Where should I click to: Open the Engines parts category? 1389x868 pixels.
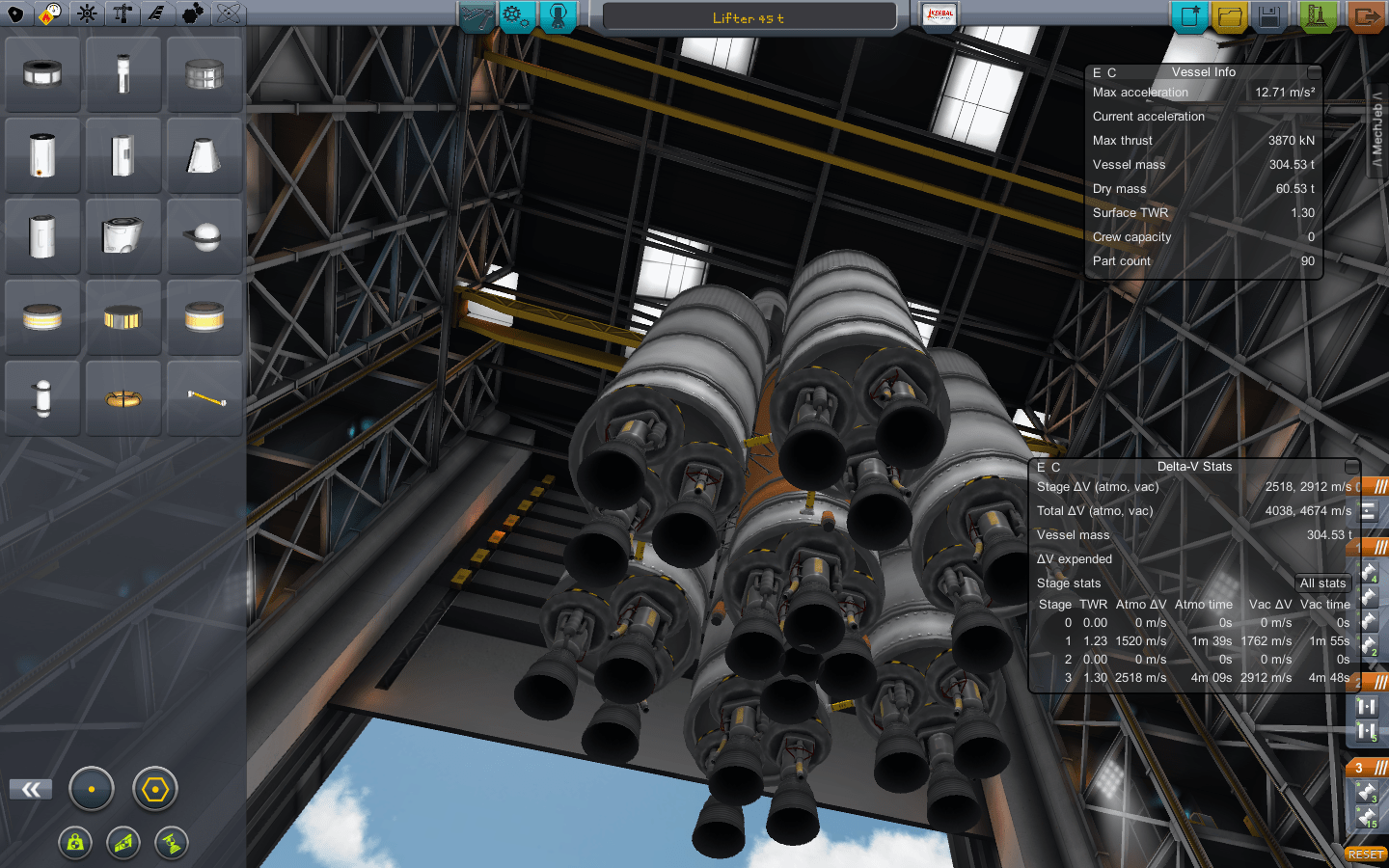pyautogui.click(x=87, y=14)
